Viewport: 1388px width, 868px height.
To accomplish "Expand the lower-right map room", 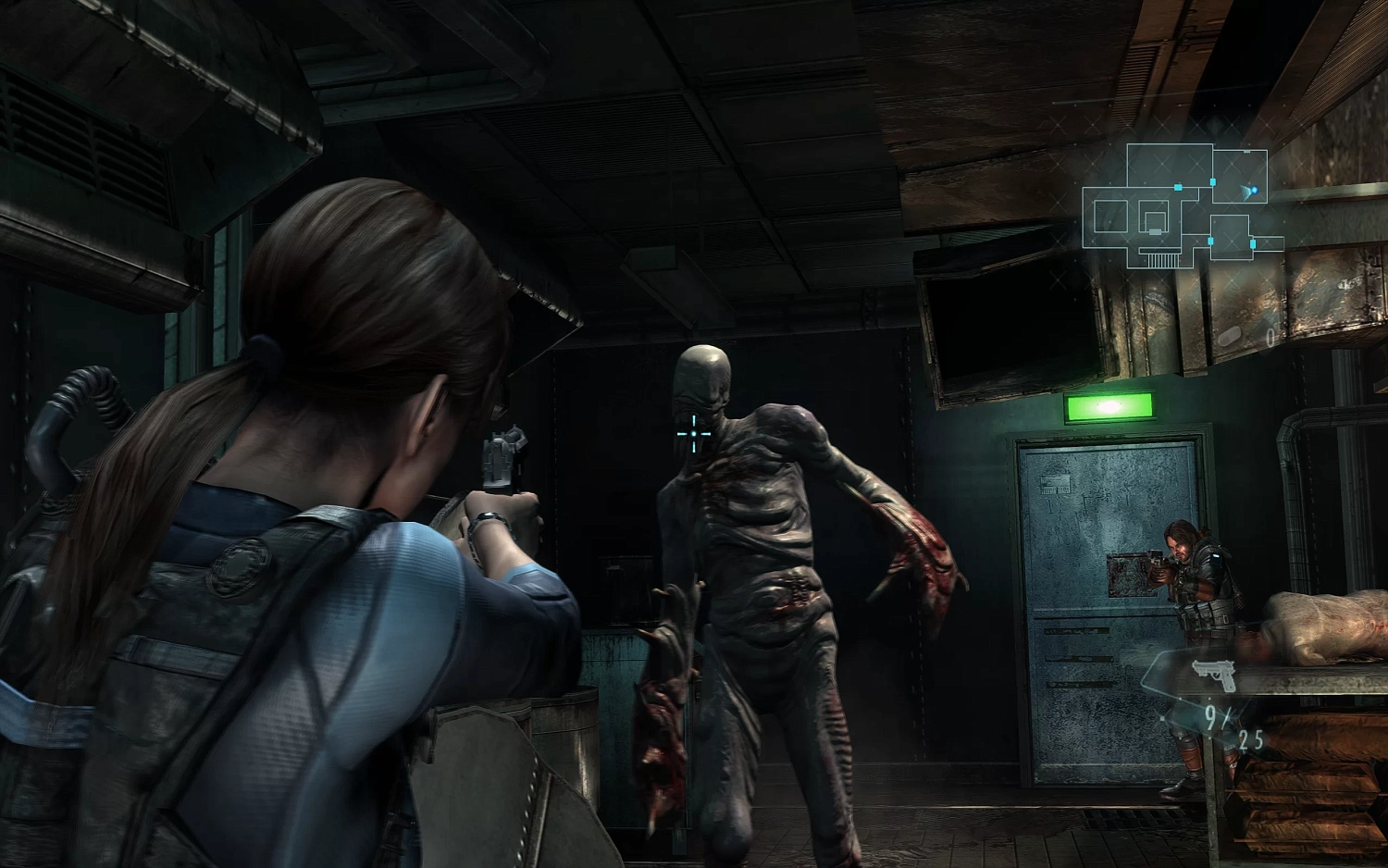I will coord(1231,238).
